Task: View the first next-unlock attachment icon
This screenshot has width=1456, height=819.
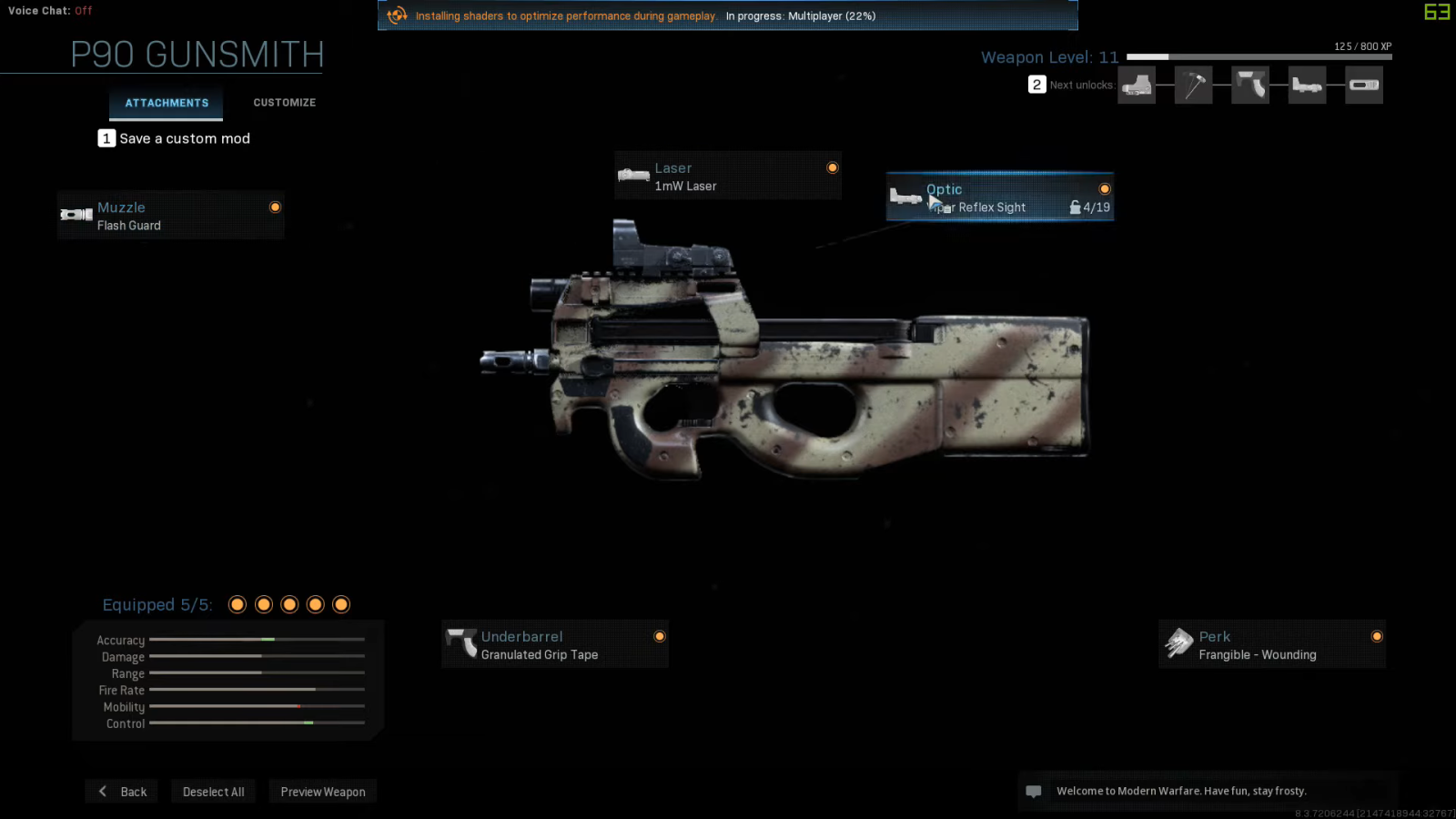Action: tap(1137, 86)
